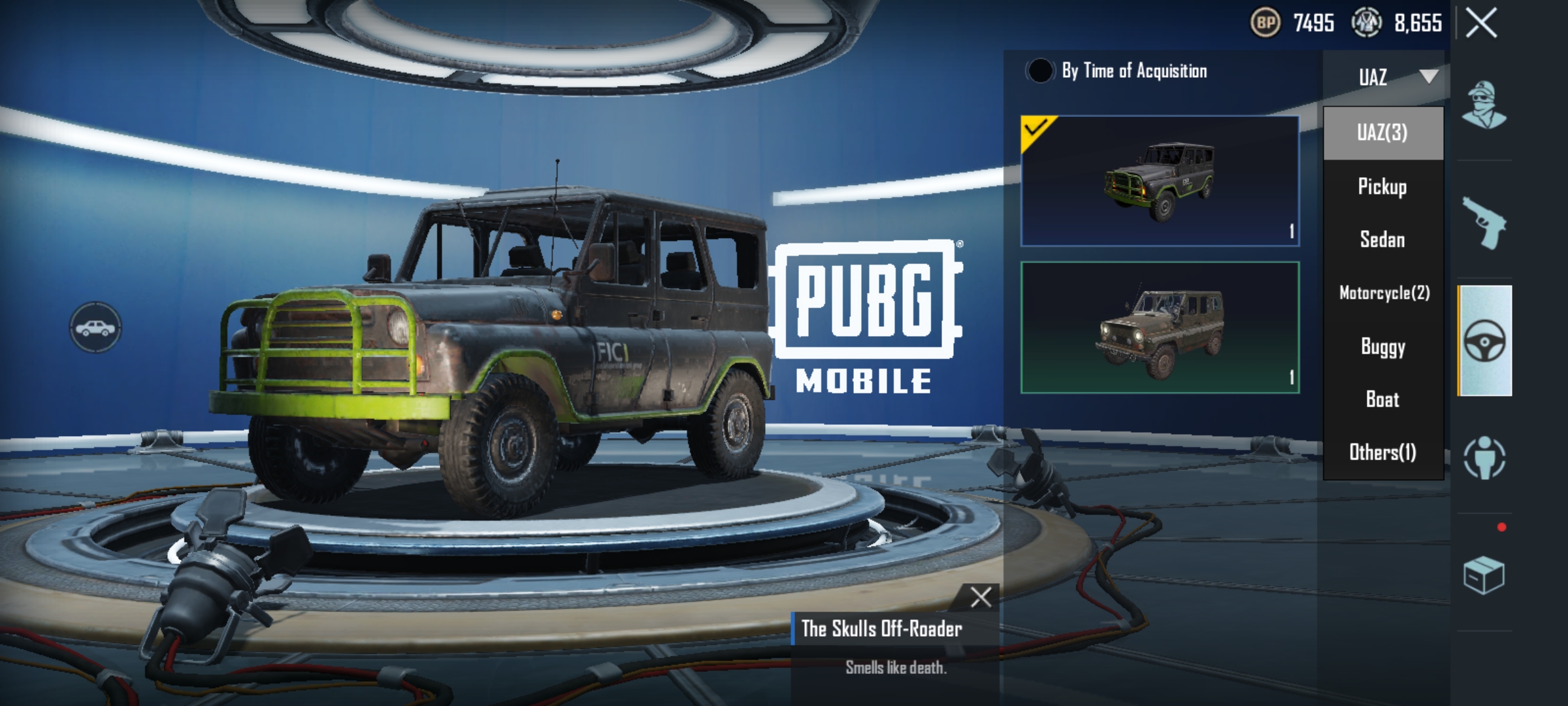Image resolution: width=1568 pixels, height=706 pixels.
Task: Open the emote figure tab
Action: pyautogui.click(x=1484, y=457)
